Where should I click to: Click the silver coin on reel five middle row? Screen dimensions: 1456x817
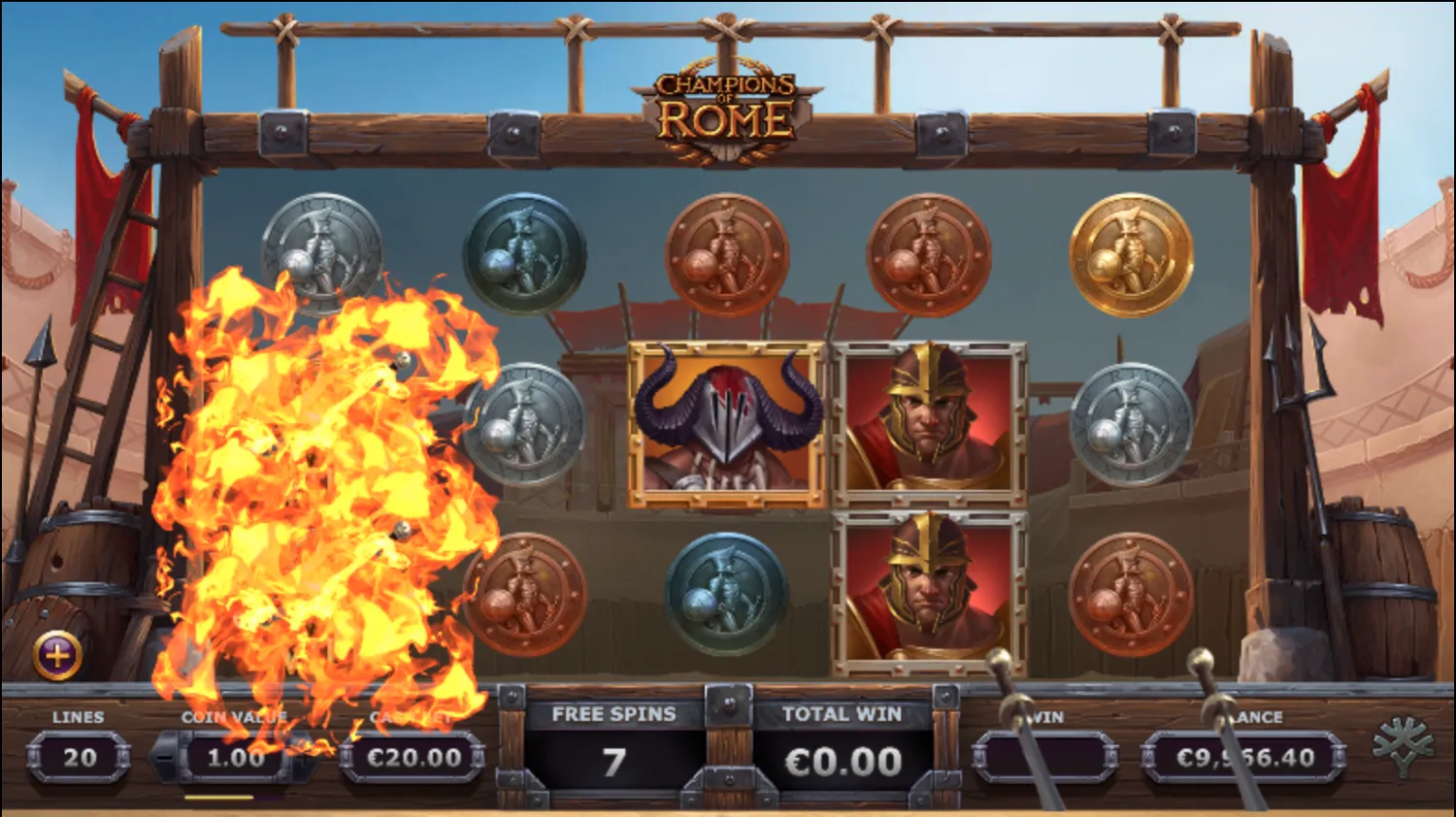point(1134,423)
